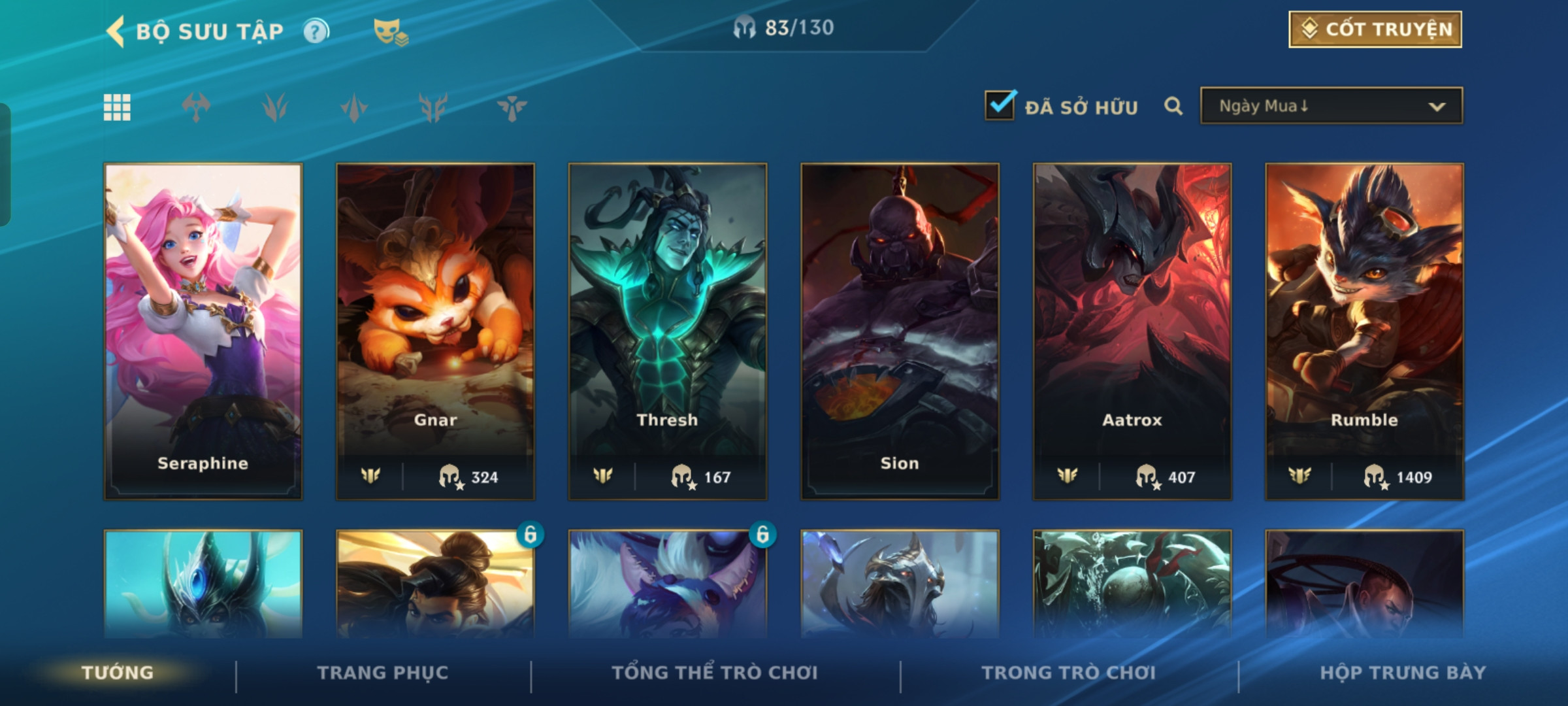Open the question mark help icon

point(316,31)
